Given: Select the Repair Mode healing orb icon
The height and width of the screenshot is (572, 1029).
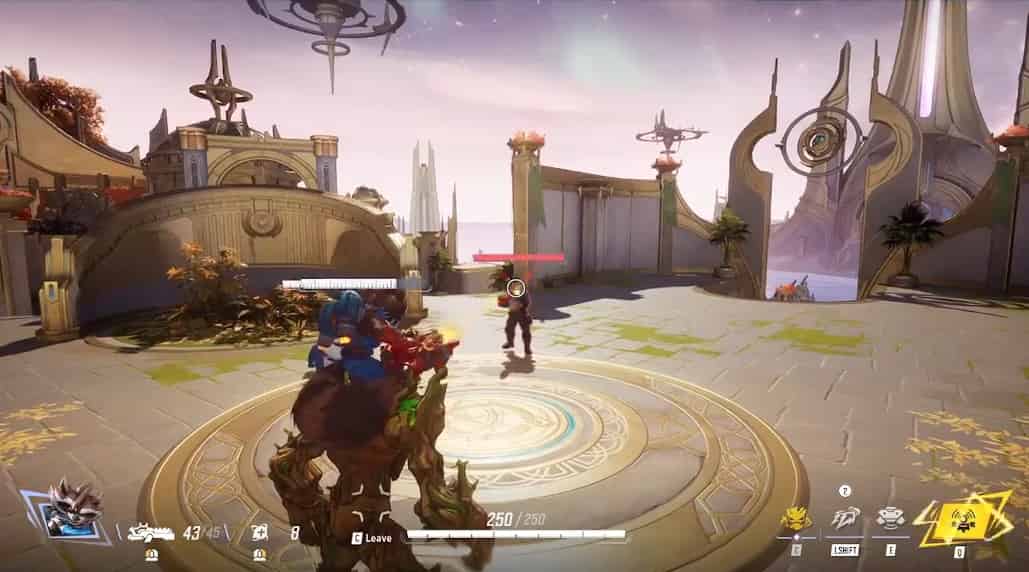Looking at the screenshot, I should [x=258, y=532].
